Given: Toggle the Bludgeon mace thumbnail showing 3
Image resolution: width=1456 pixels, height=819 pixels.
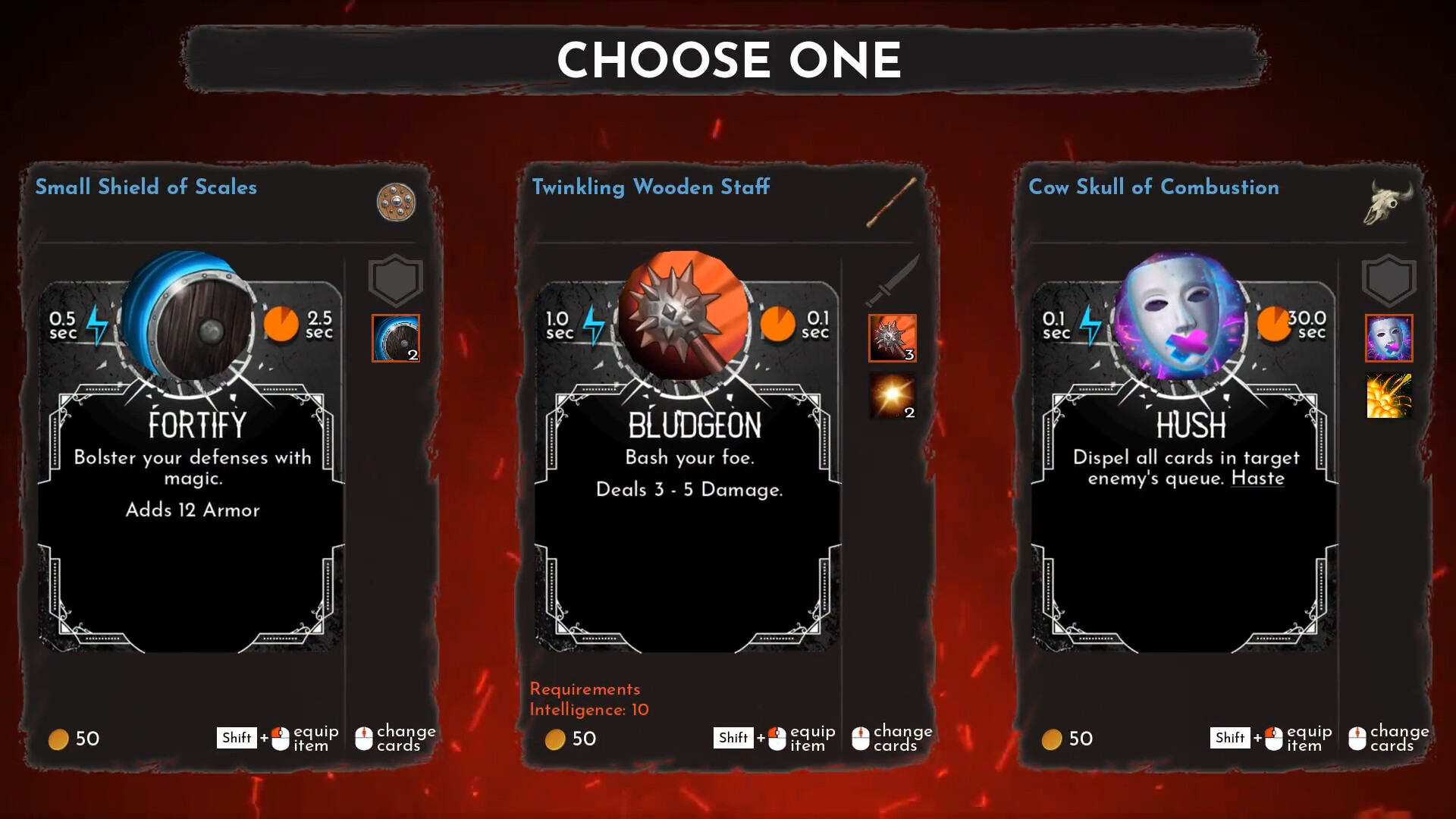Looking at the screenshot, I should pyautogui.click(x=892, y=338).
